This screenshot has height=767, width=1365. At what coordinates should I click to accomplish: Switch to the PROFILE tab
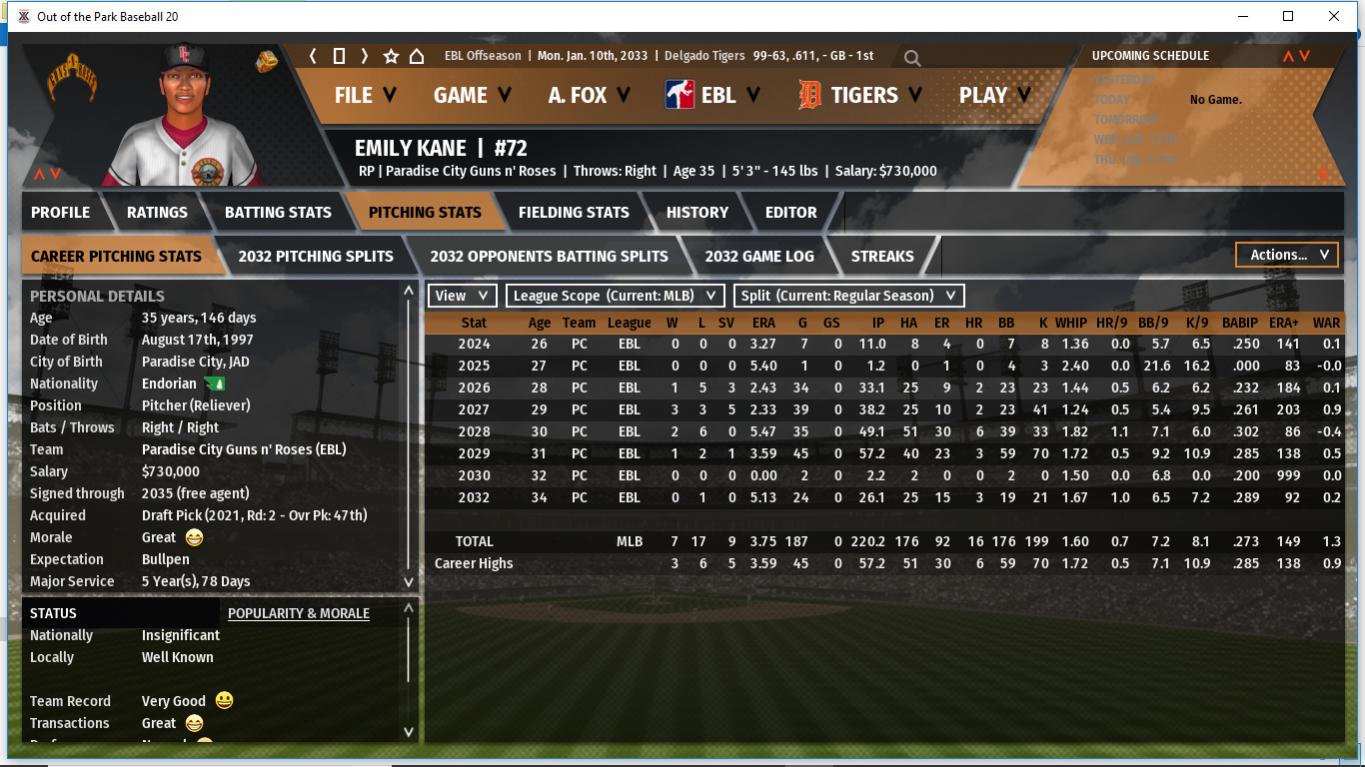tap(60, 212)
